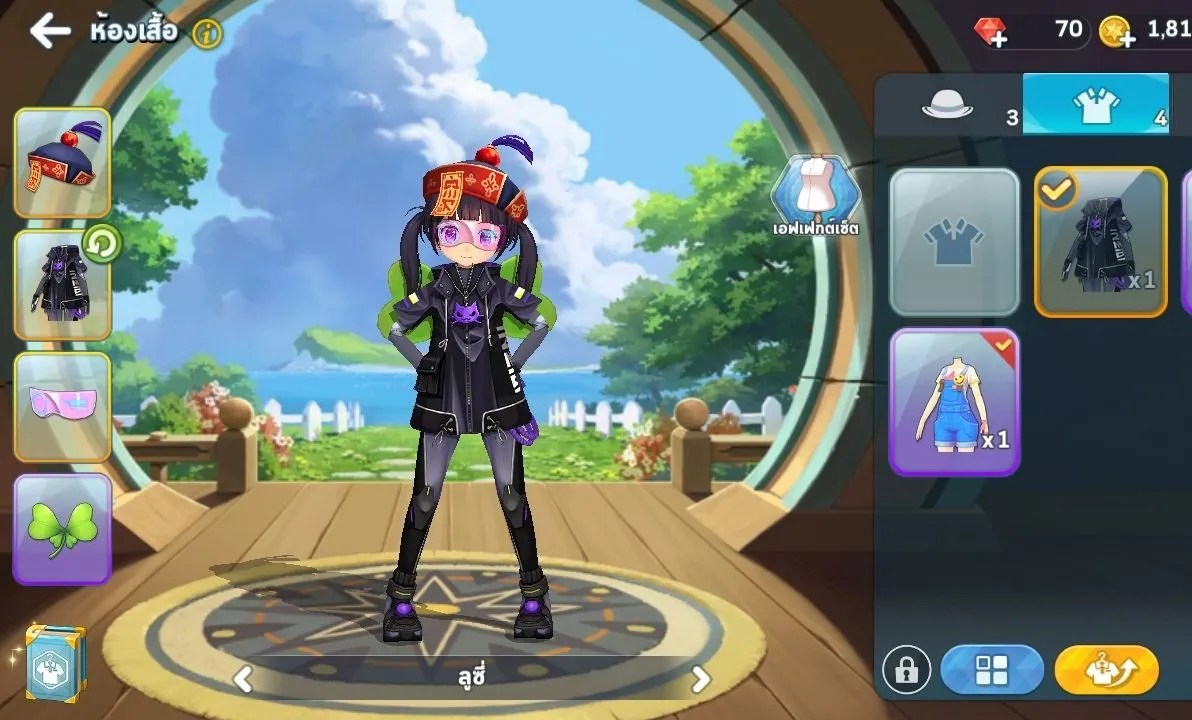
Task: Open the wardrobe info icon
Action: click(x=207, y=34)
